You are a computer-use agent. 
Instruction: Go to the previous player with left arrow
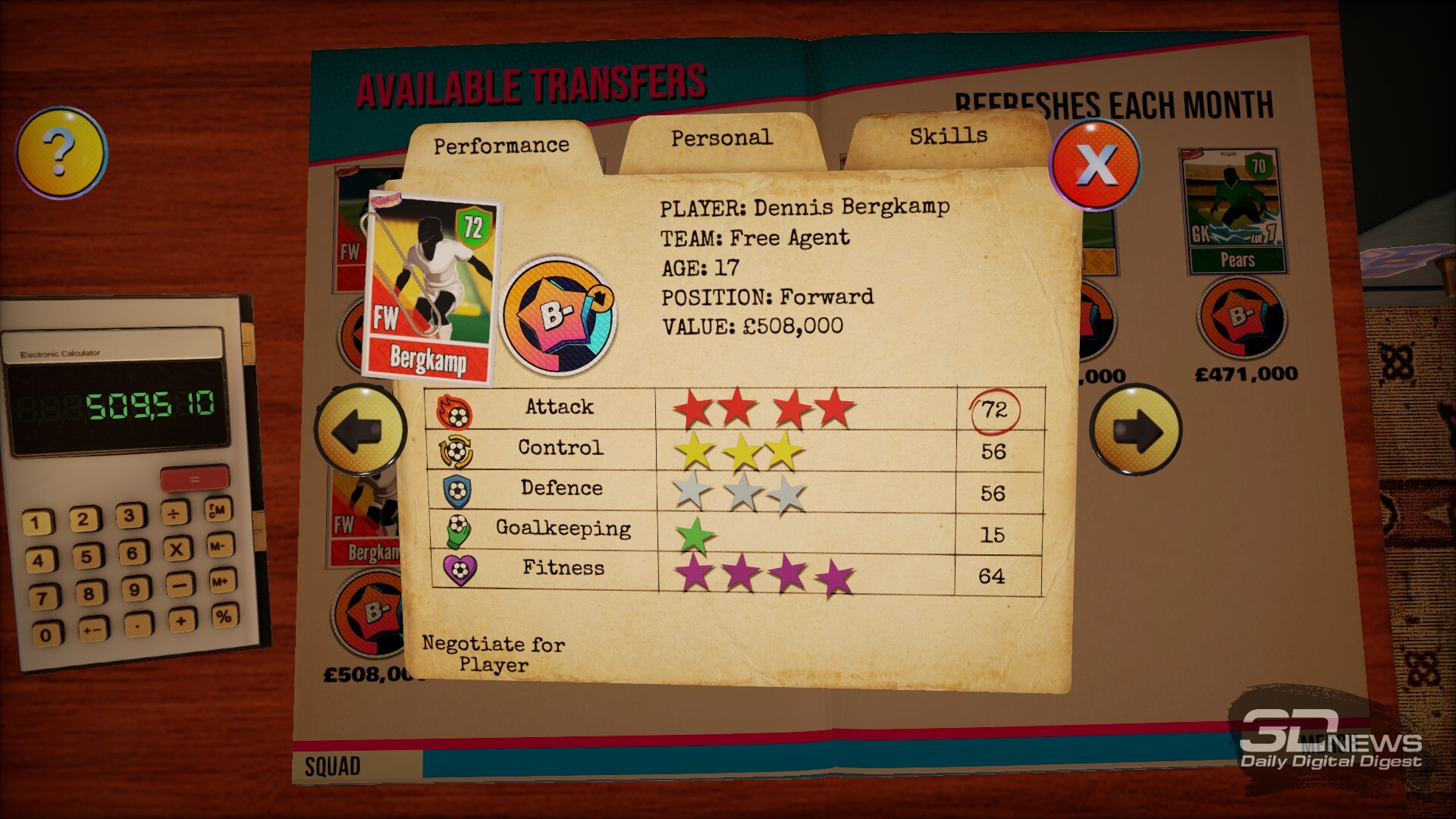tap(360, 429)
